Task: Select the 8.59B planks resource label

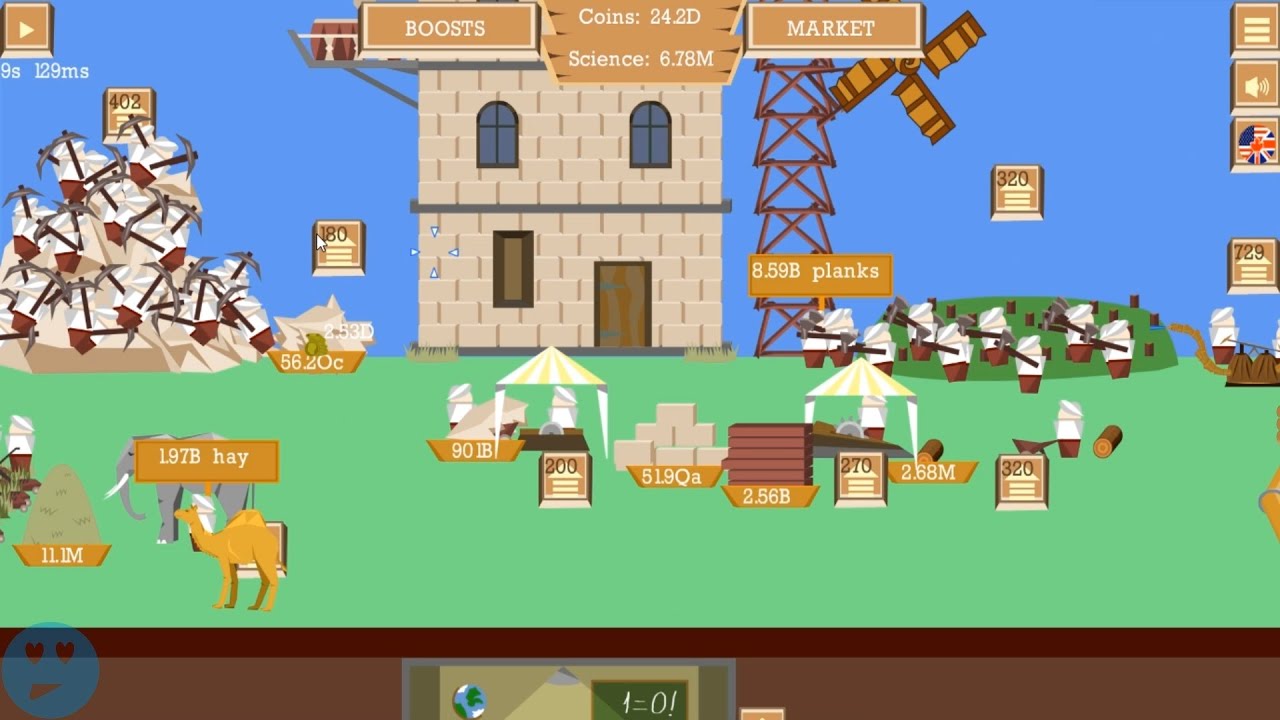Action: pyautogui.click(x=819, y=271)
